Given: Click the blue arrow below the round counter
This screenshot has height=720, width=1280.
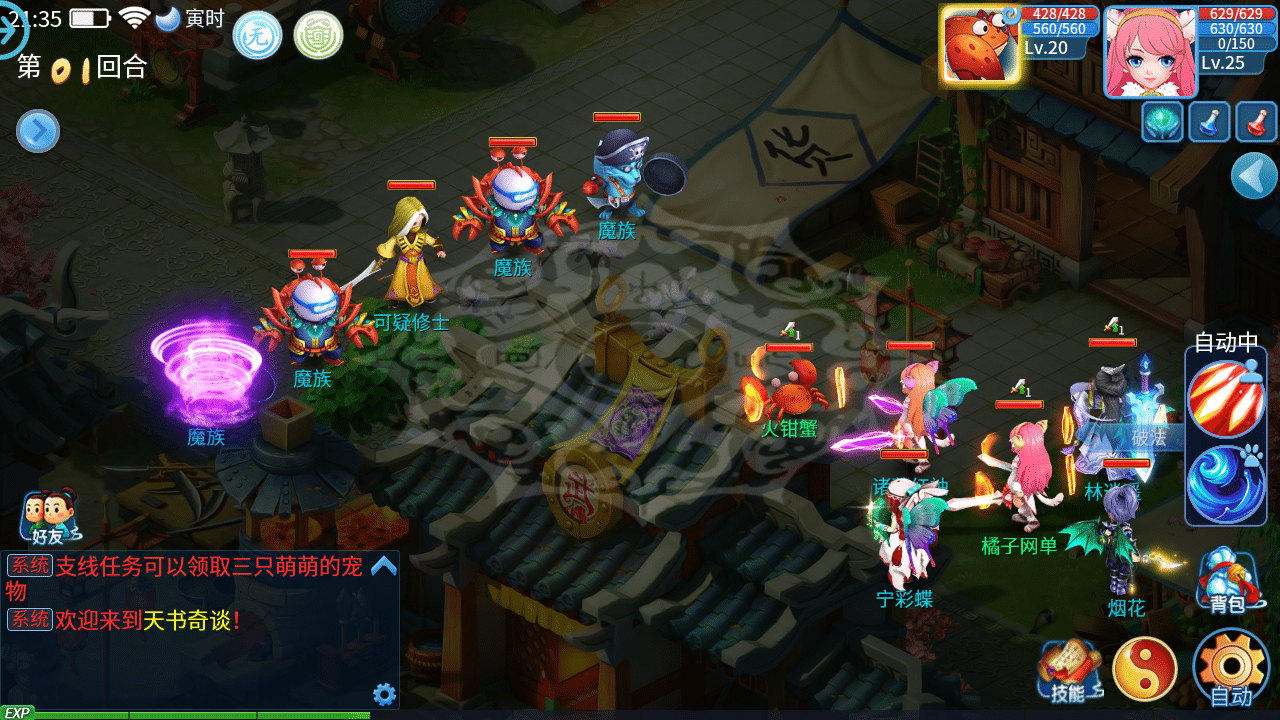Looking at the screenshot, I should [x=38, y=131].
